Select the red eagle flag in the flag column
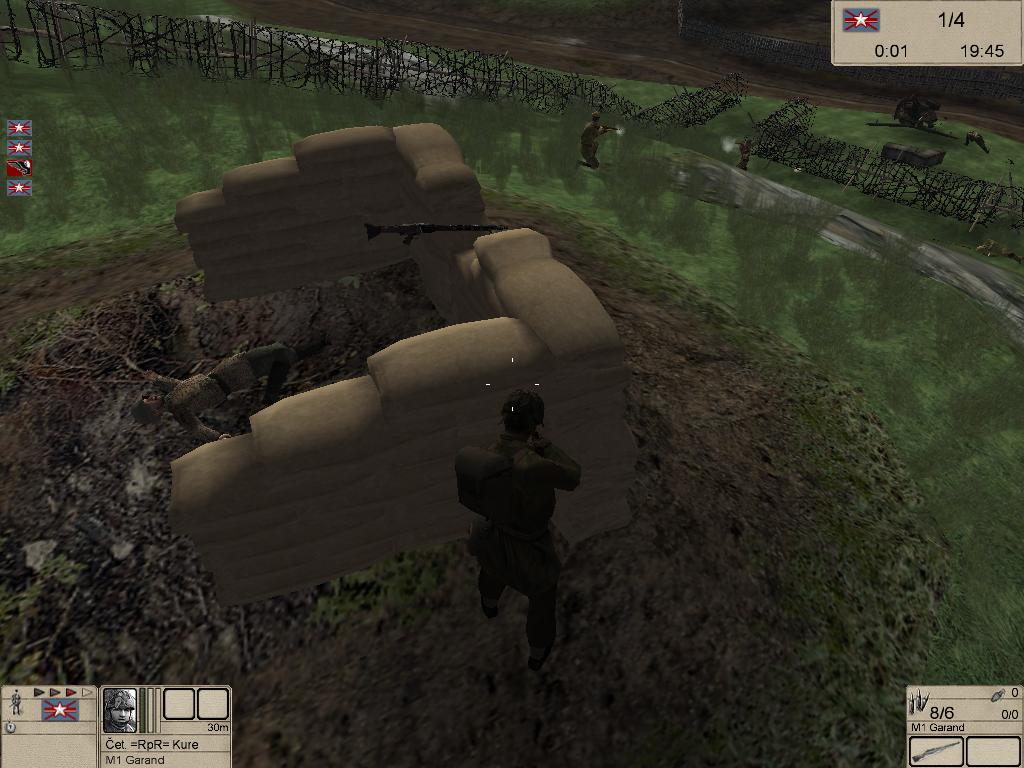 pos(19,167)
